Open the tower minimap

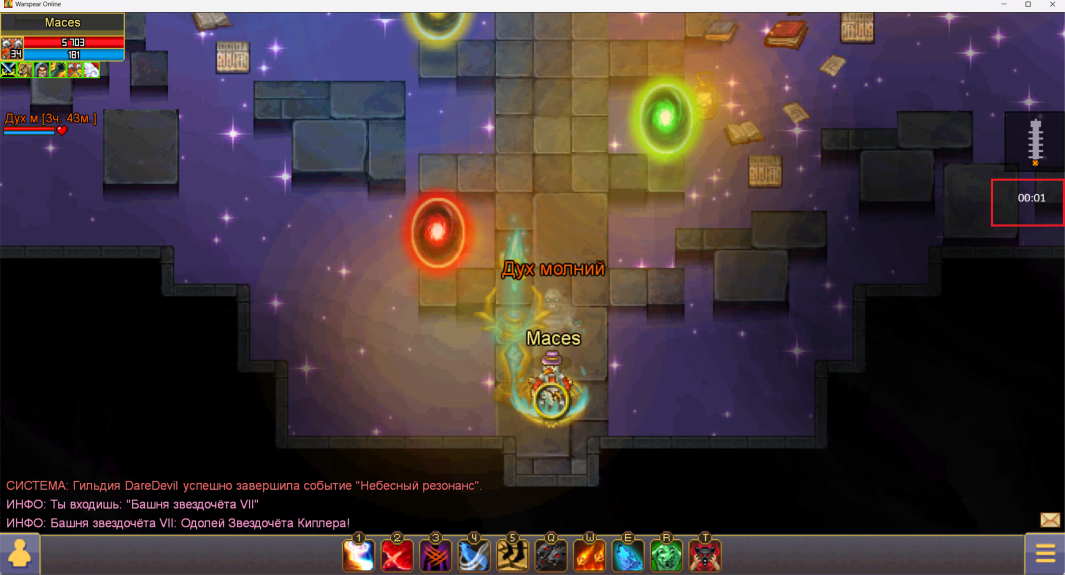coord(1034,140)
